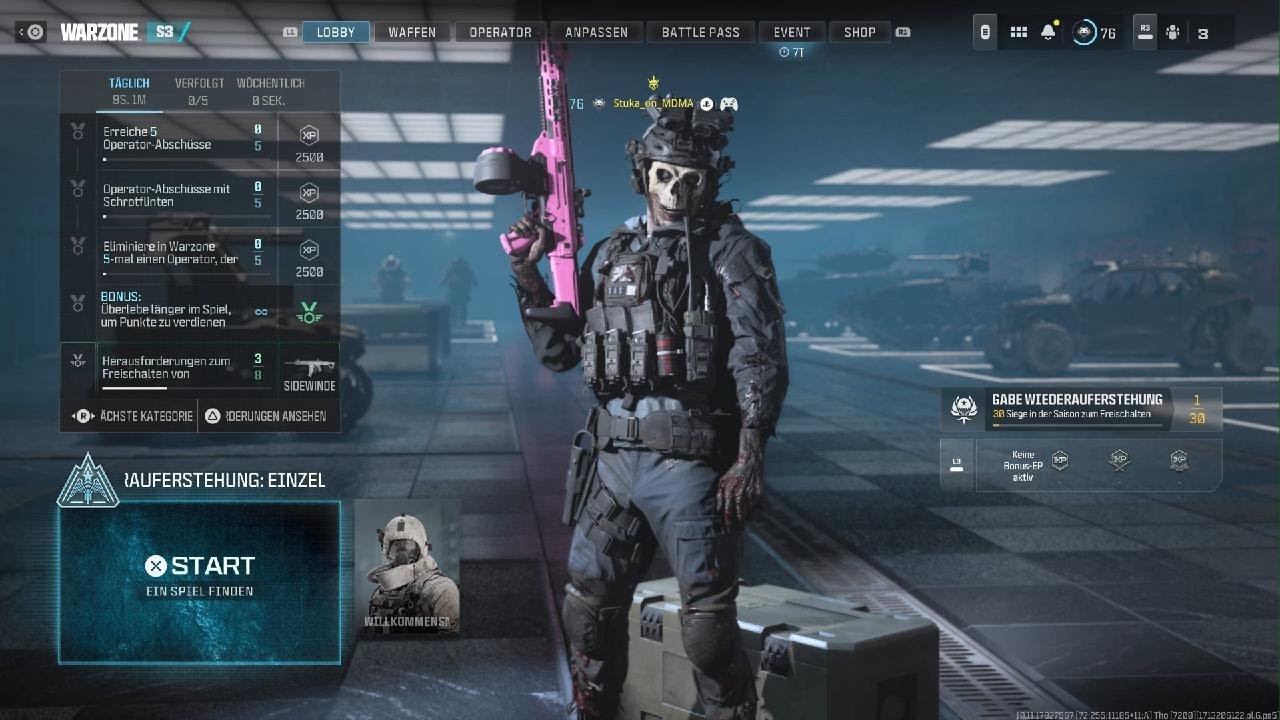This screenshot has width=1280, height=720.
Task: Switch to the Lobby tab
Action: click(336, 32)
